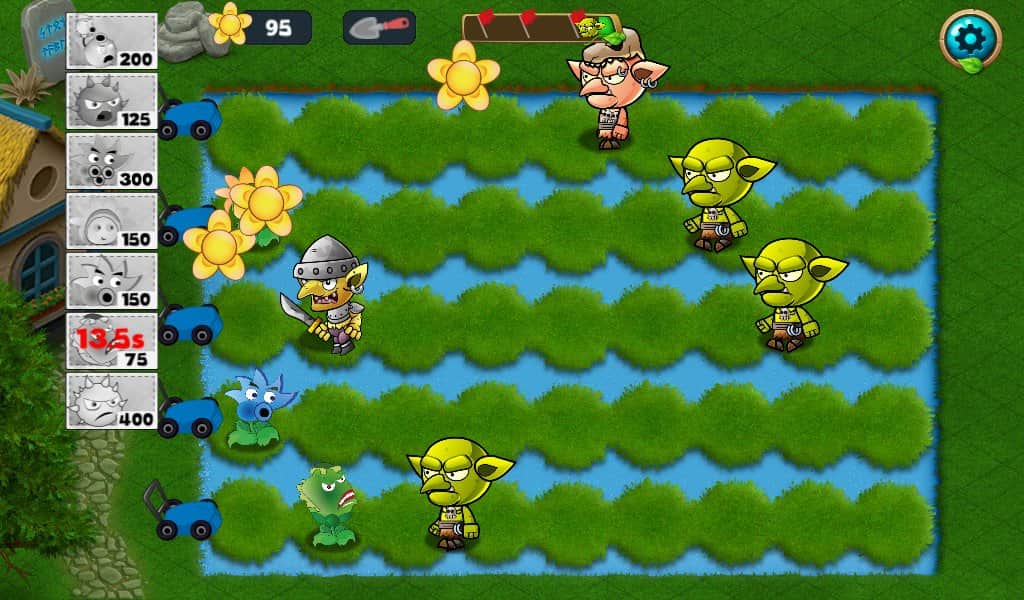Pick the plant card costing 200
This screenshot has width=1024, height=600.
pos(111,41)
